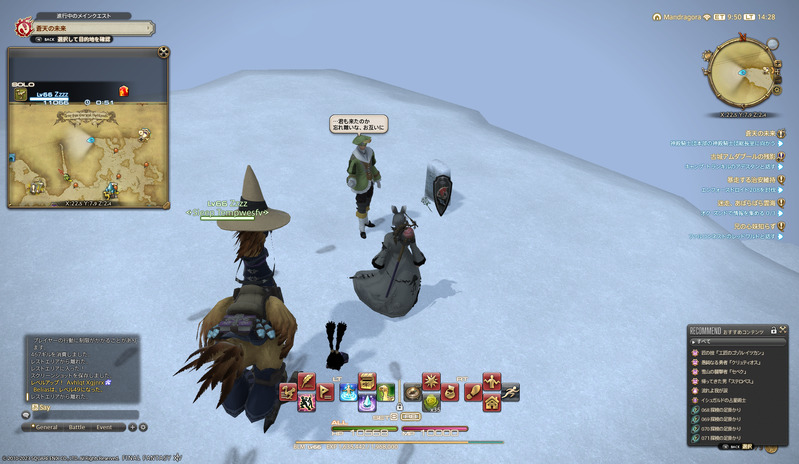
Task: Click the Say chat input field
Action: click(x=80, y=413)
